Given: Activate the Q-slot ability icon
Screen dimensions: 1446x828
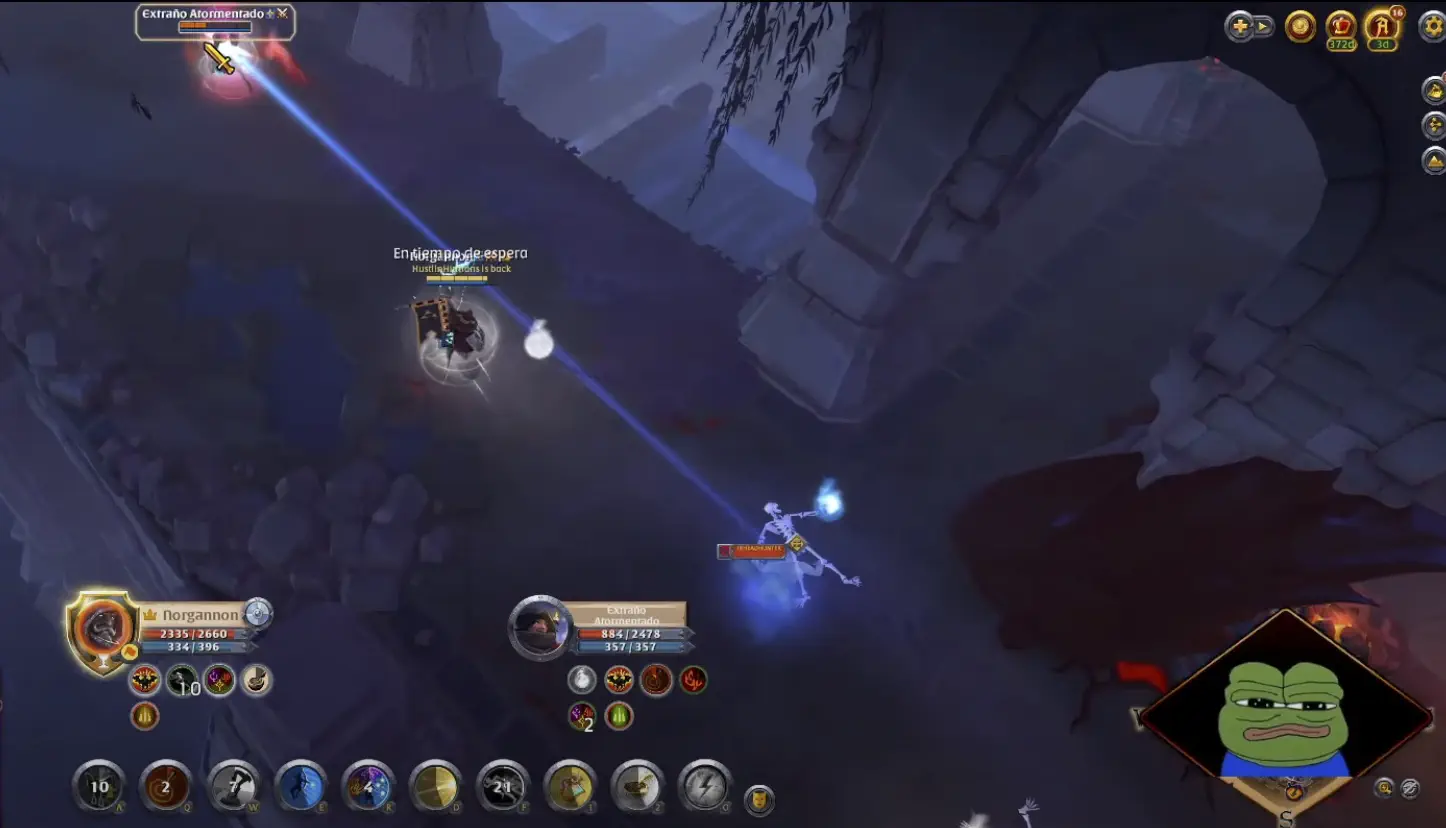Looking at the screenshot, I should click(165, 787).
